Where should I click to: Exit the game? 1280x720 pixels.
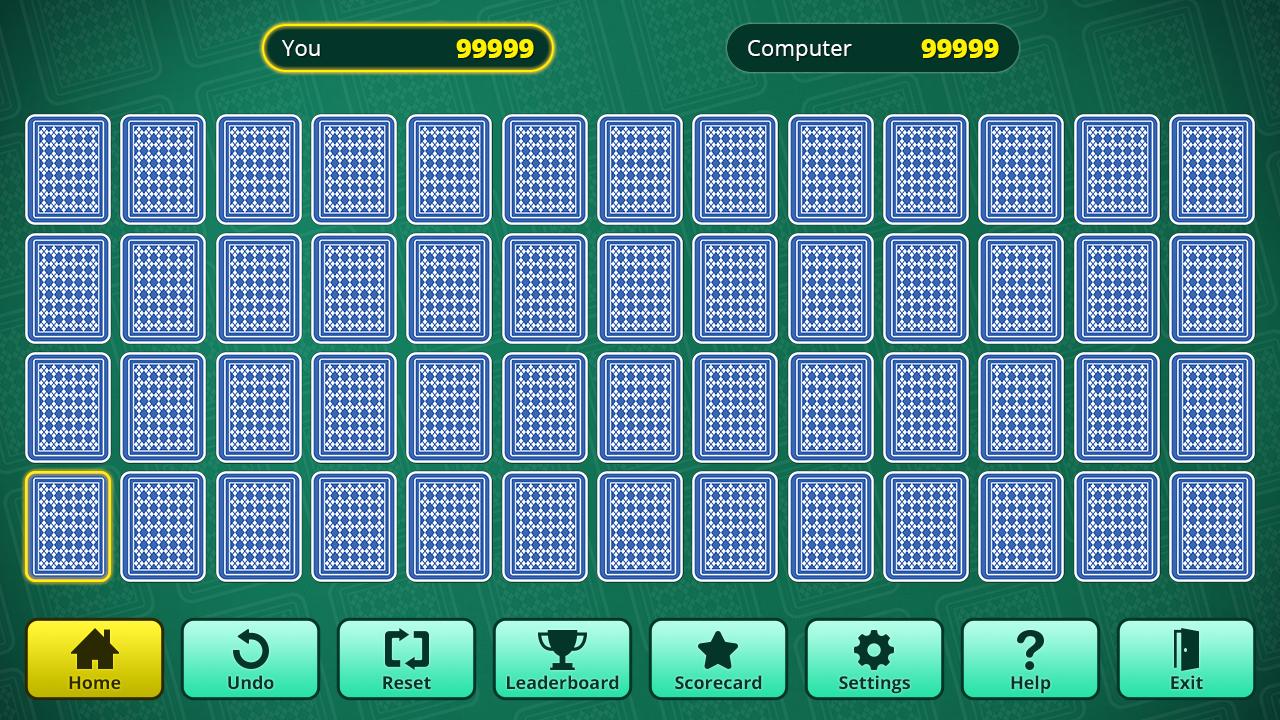(1186, 660)
